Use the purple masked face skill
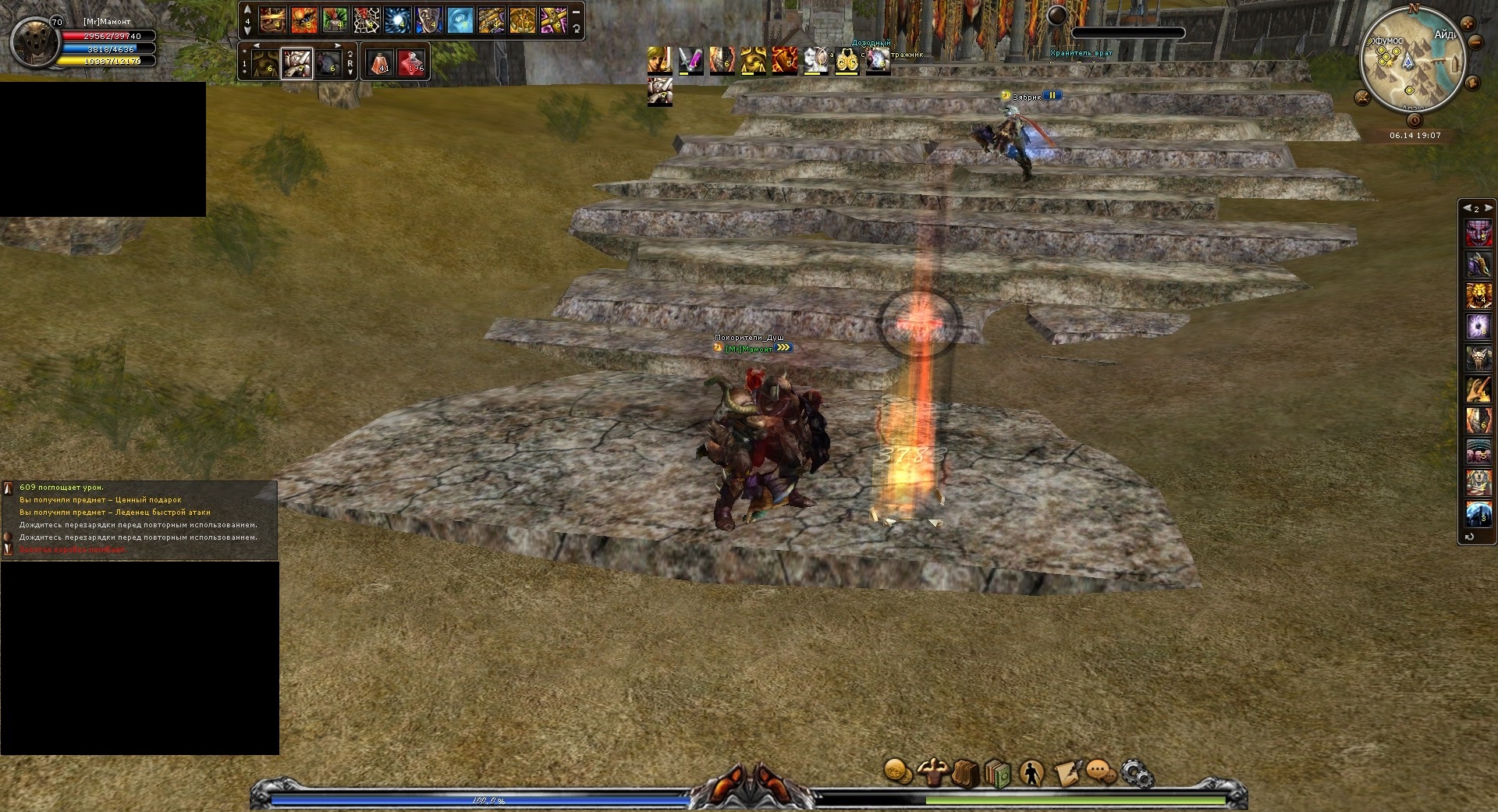1498x812 pixels. (x=1478, y=232)
